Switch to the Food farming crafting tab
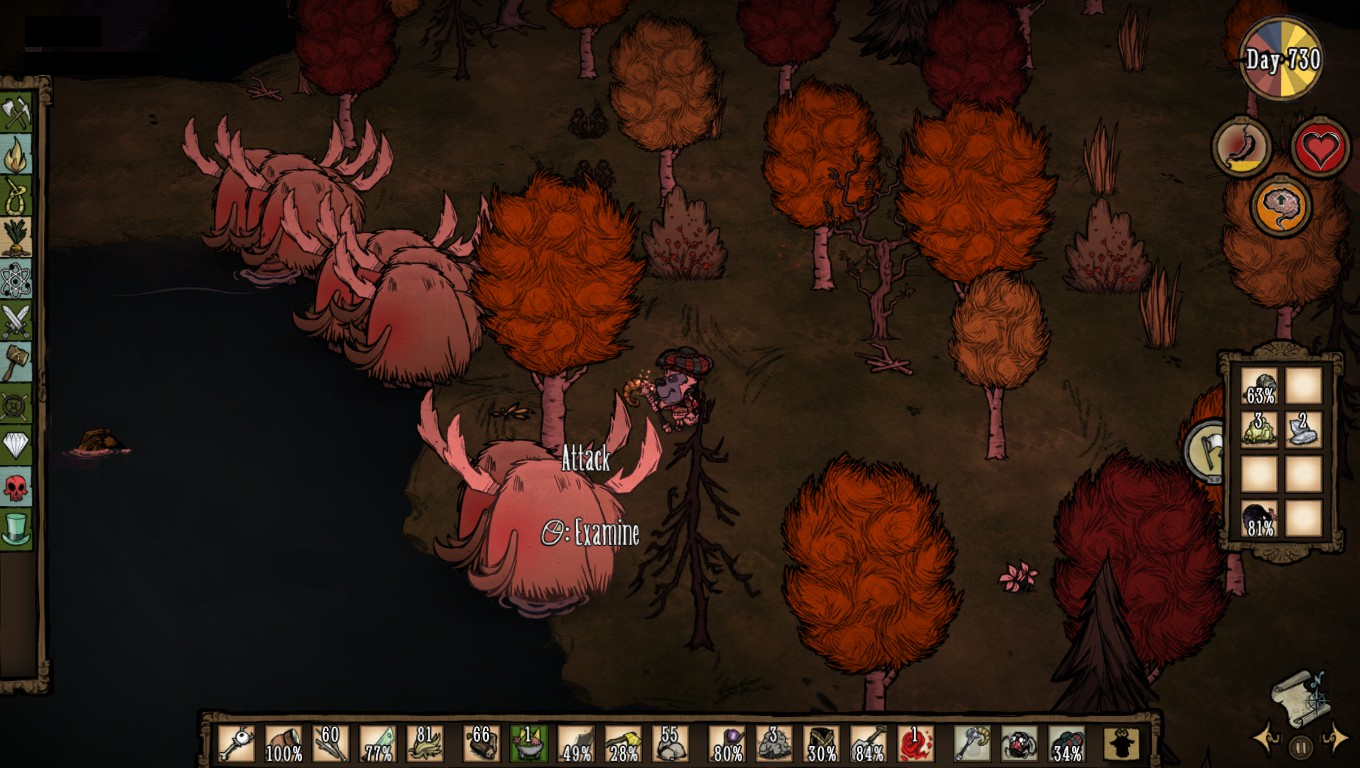Image resolution: width=1360 pixels, height=768 pixels. coord(16,237)
